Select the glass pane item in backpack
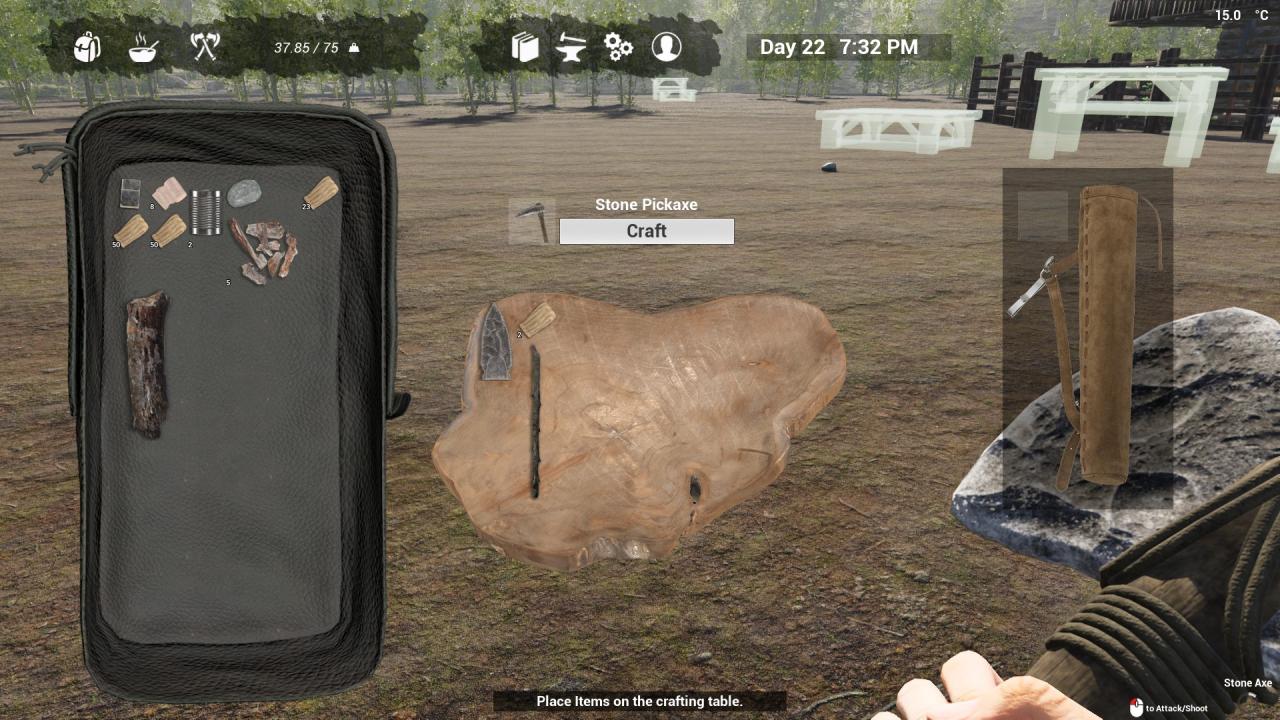The width and height of the screenshot is (1280, 720). pyautogui.click(x=130, y=192)
